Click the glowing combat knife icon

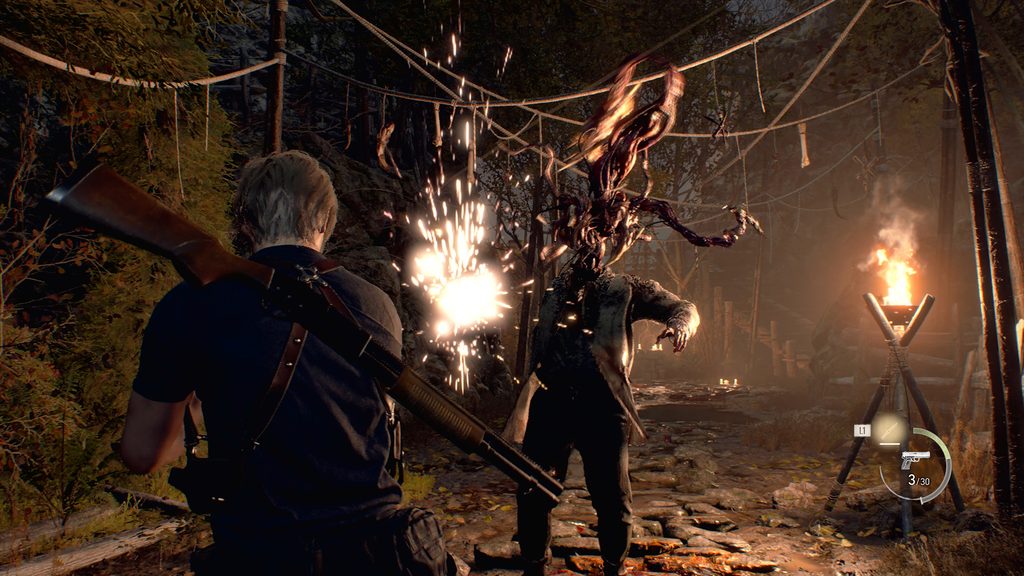(887, 430)
